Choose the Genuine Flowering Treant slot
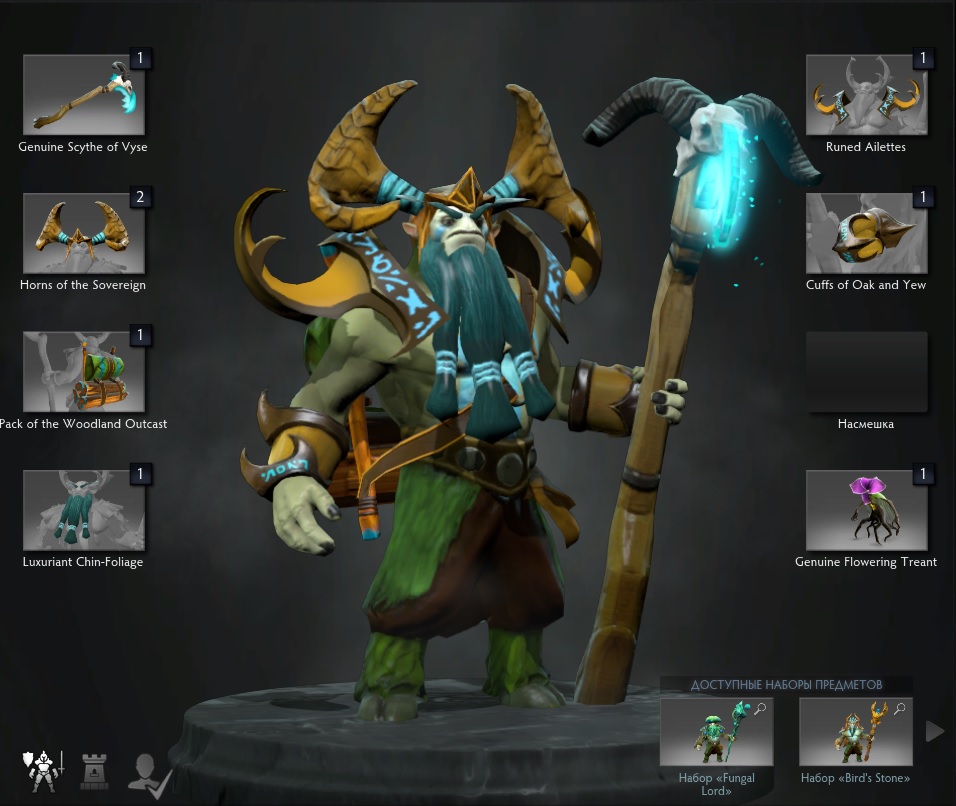Screen dimensions: 956x806 coord(866,510)
